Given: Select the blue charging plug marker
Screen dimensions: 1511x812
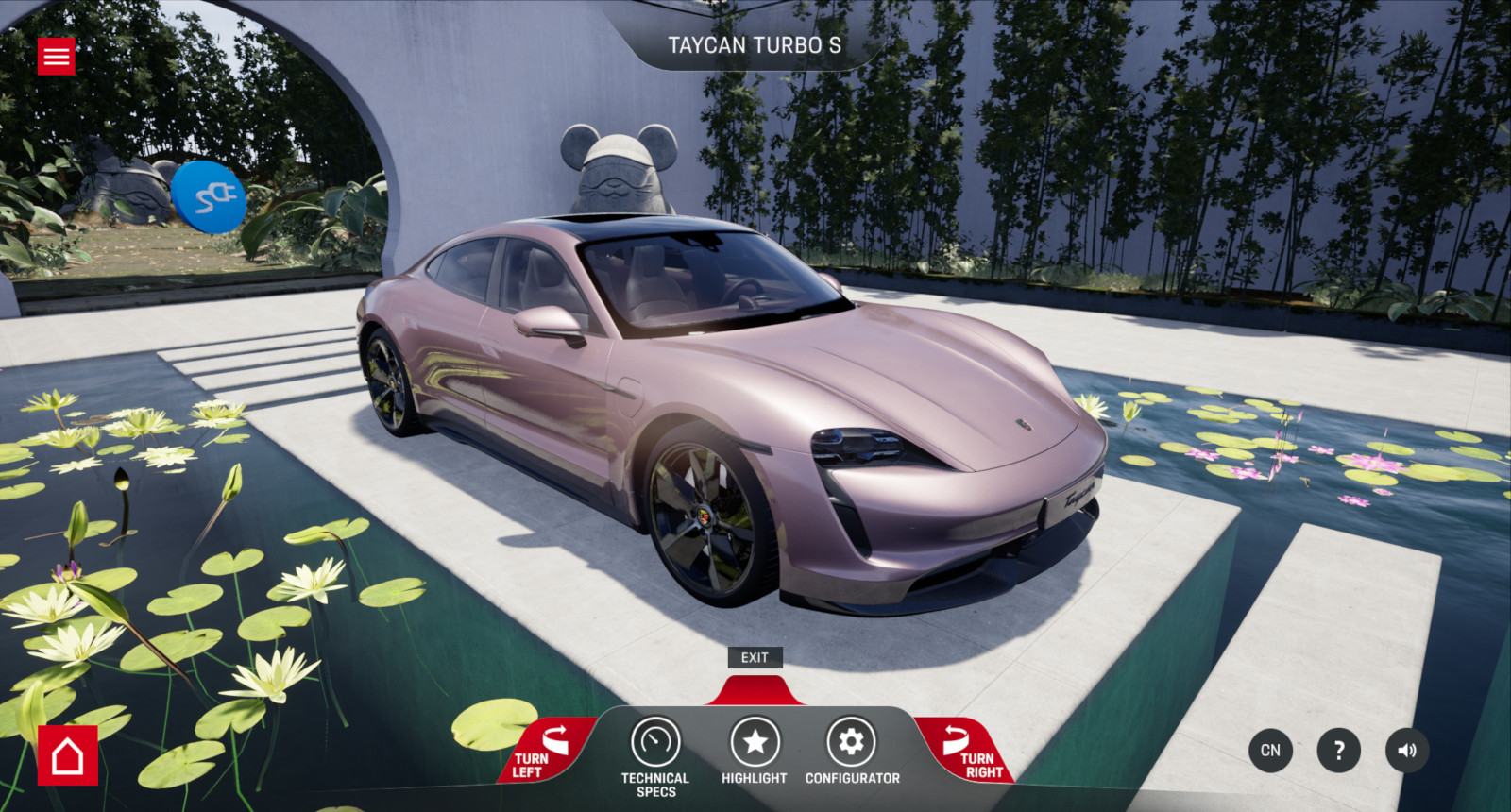Looking at the screenshot, I should [209, 196].
